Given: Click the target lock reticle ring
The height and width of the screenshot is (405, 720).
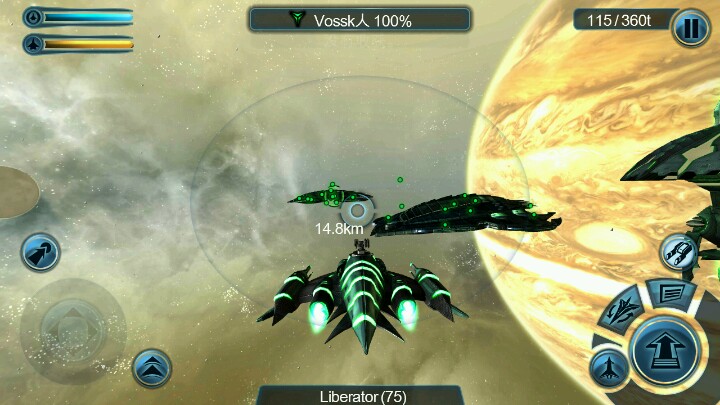Looking at the screenshot, I should click(x=357, y=210).
